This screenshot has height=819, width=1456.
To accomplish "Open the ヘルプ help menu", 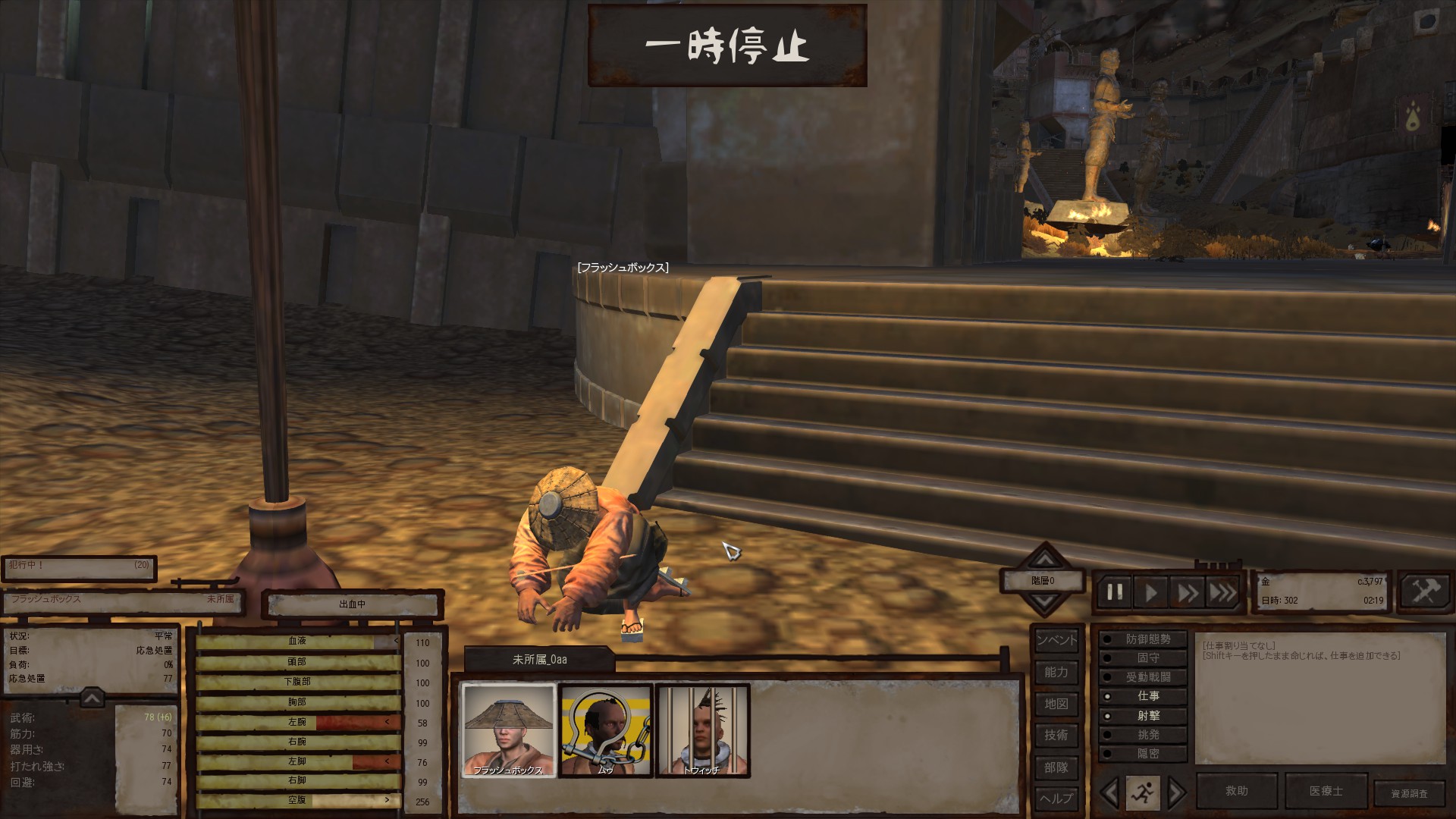I will (1056, 798).
